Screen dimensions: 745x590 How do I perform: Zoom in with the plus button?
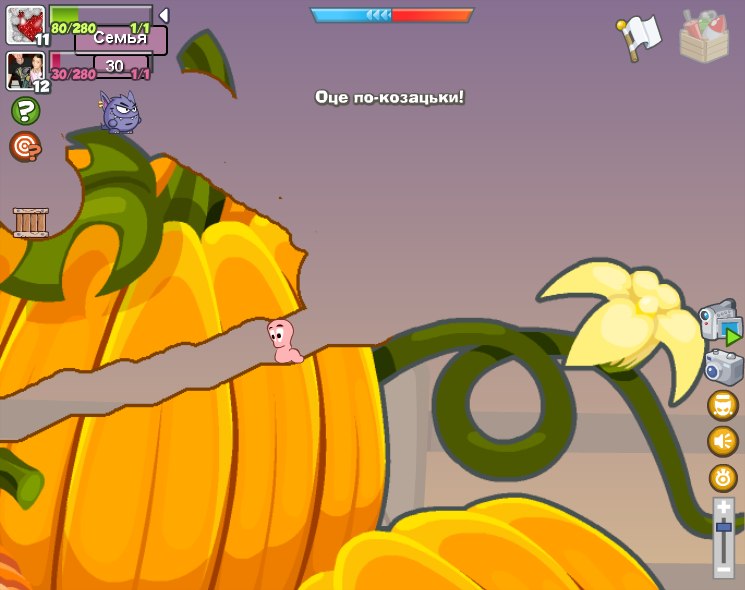(723, 508)
